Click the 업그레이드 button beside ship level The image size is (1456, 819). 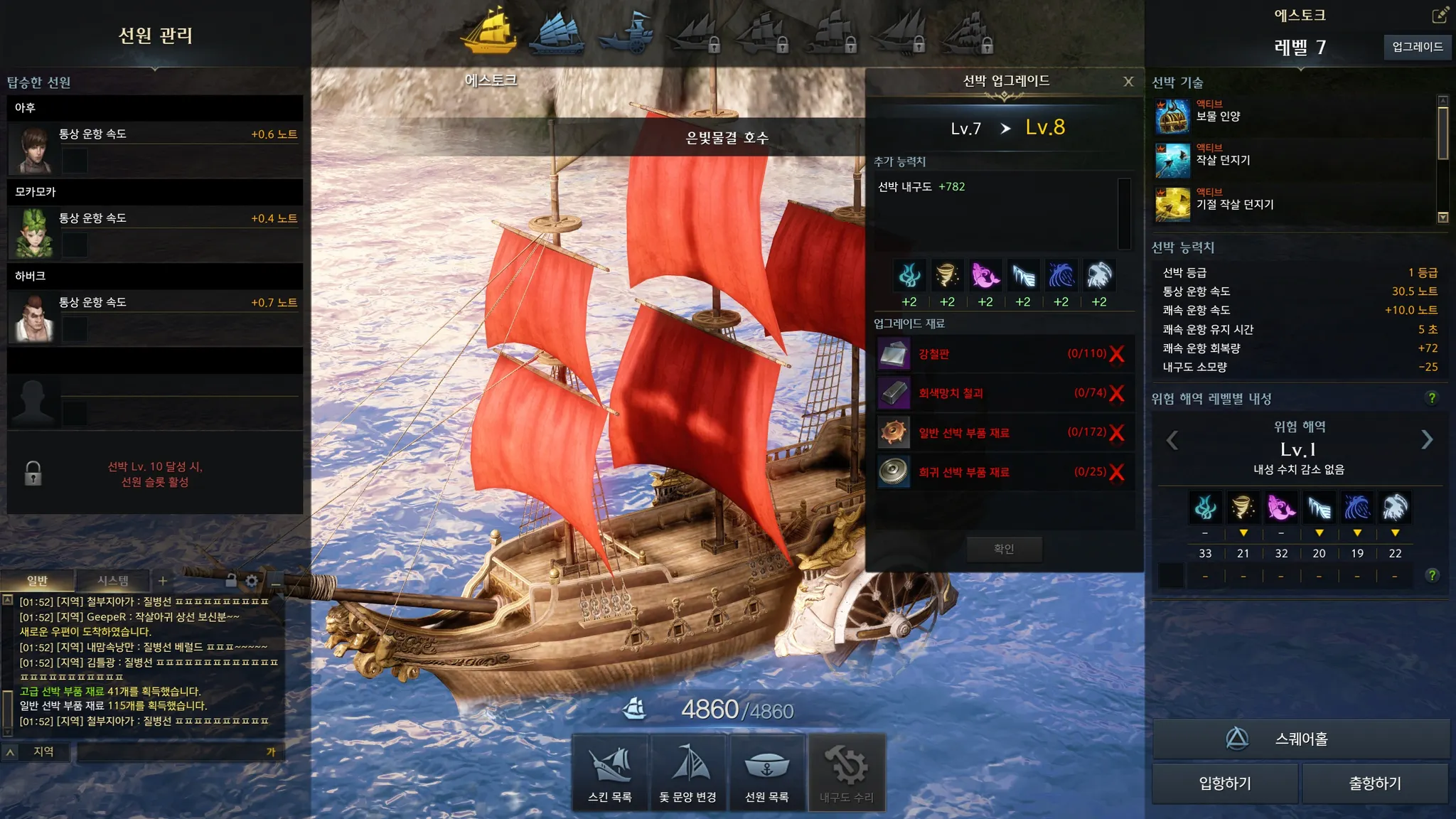point(1417,47)
